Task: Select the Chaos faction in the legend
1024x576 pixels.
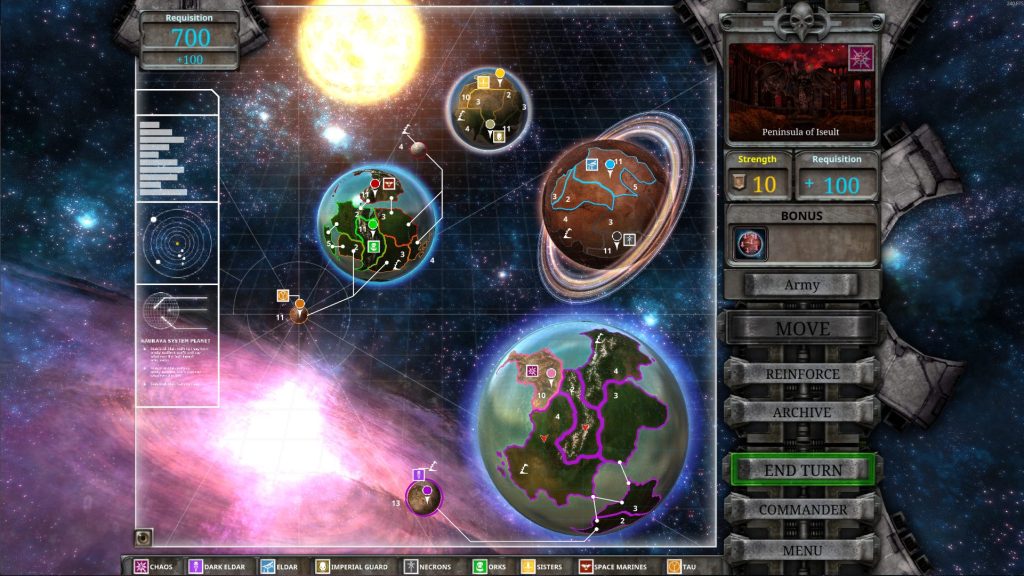Action: [x=154, y=567]
